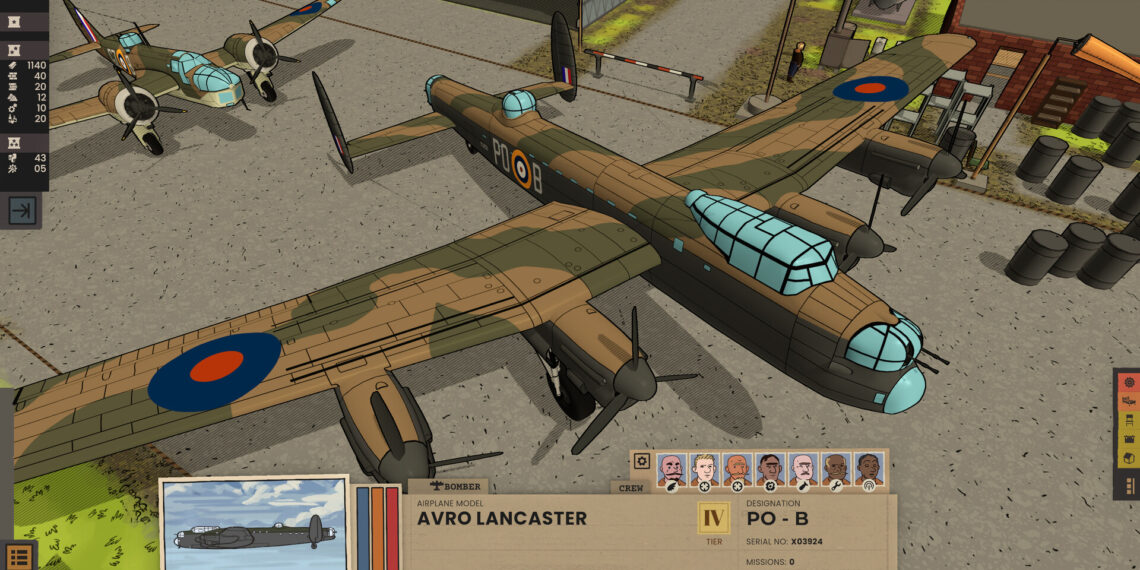1140x570 pixels.
Task: Collapse the resources panel with the arrow button
Action: point(22,210)
